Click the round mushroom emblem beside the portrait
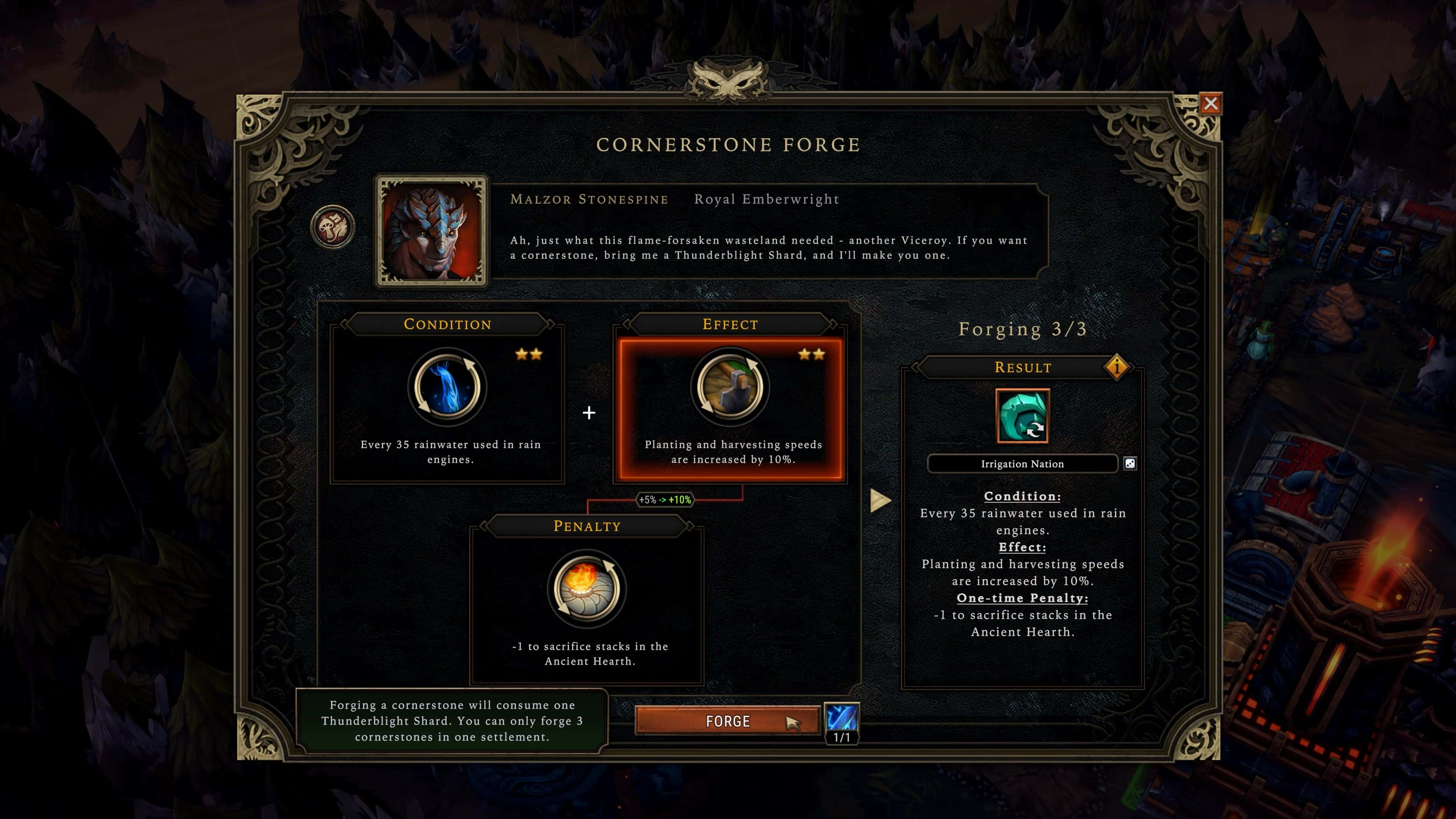Viewport: 1456px width, 819px height. pyautogui.click(x=333, y=227)
